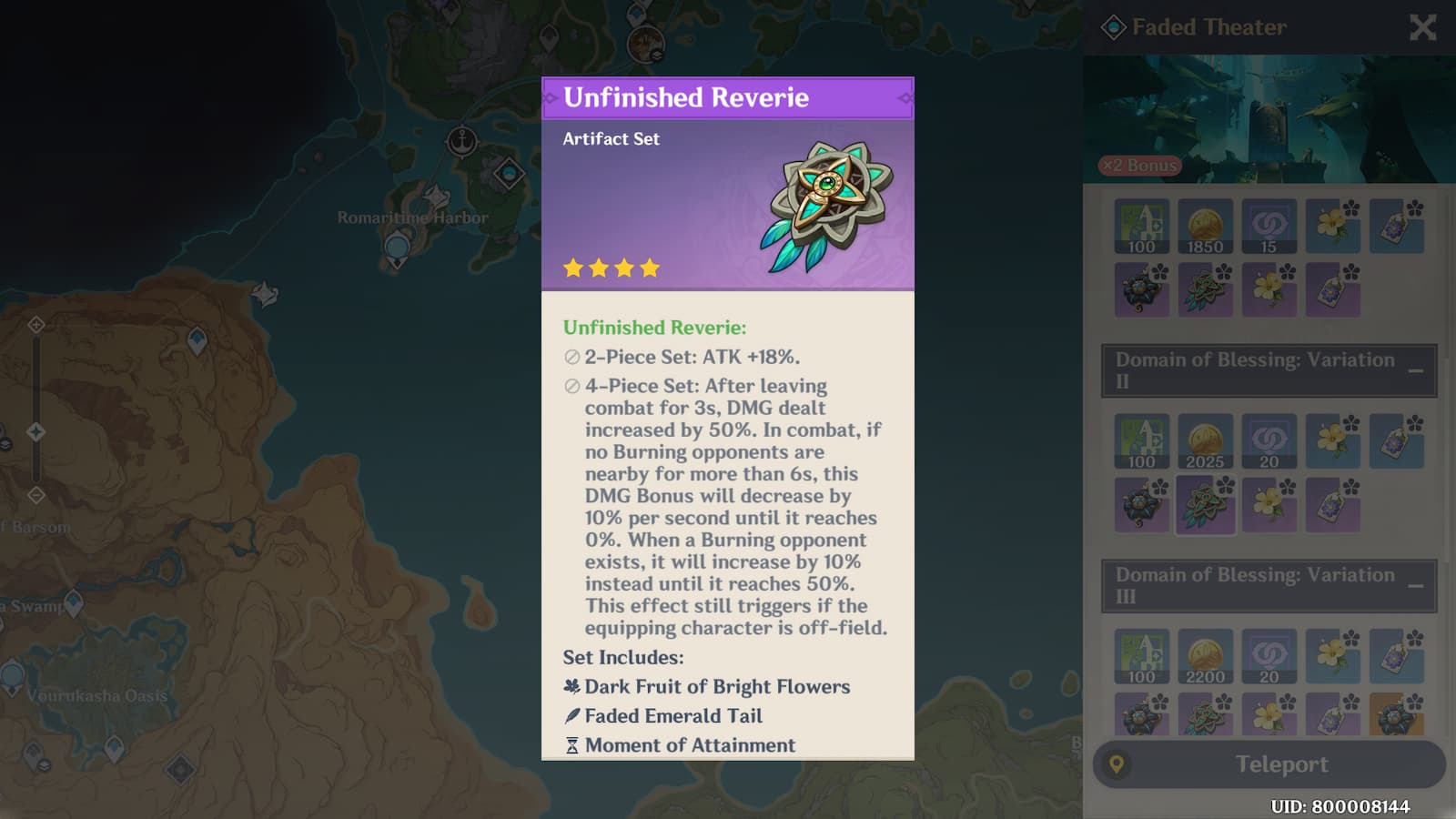
Task: Click the map zoom slider handle
Action: pyautogui.click(x=35, y=431)
